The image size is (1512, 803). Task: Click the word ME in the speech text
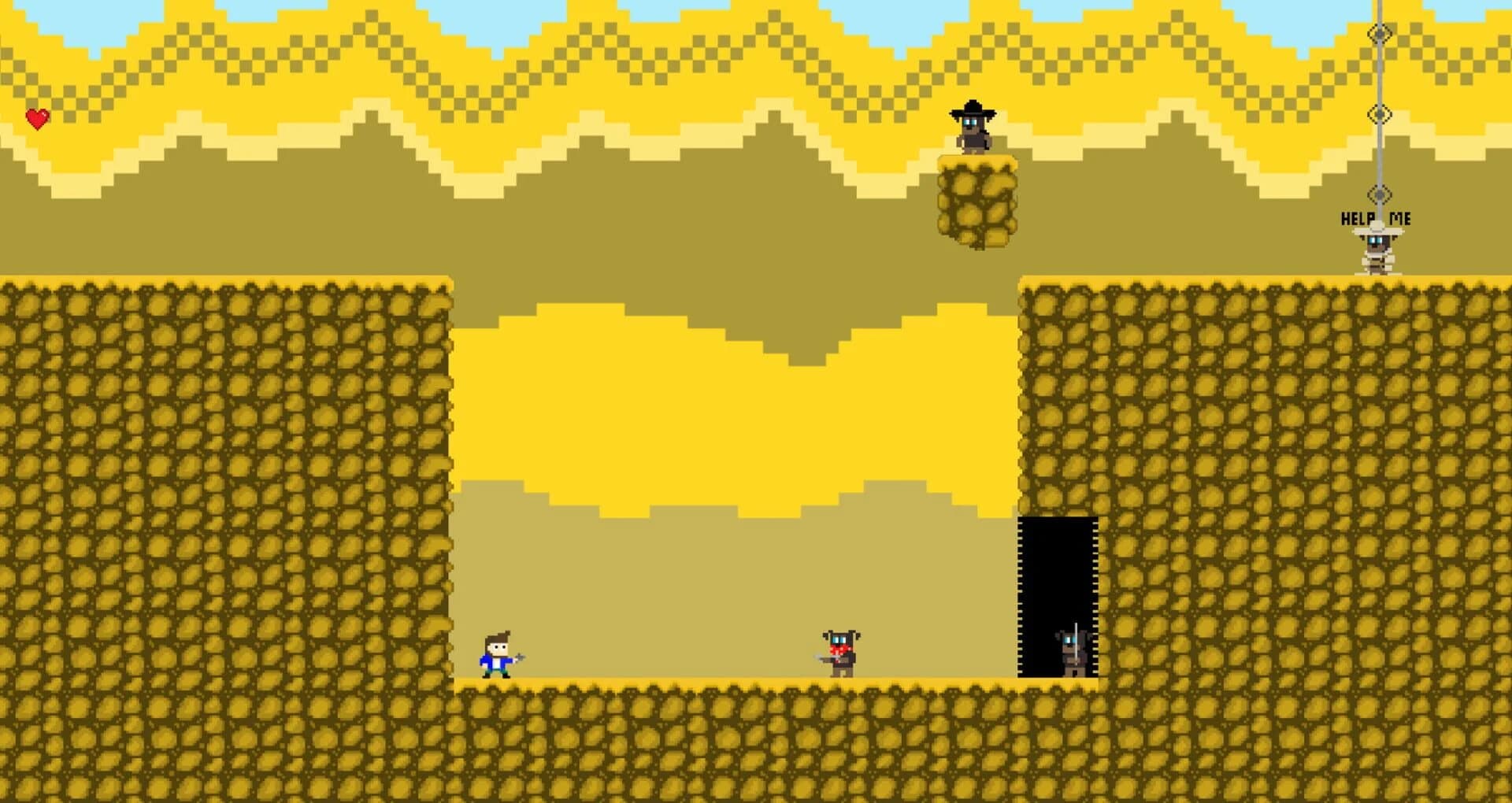coord(1401,218)
